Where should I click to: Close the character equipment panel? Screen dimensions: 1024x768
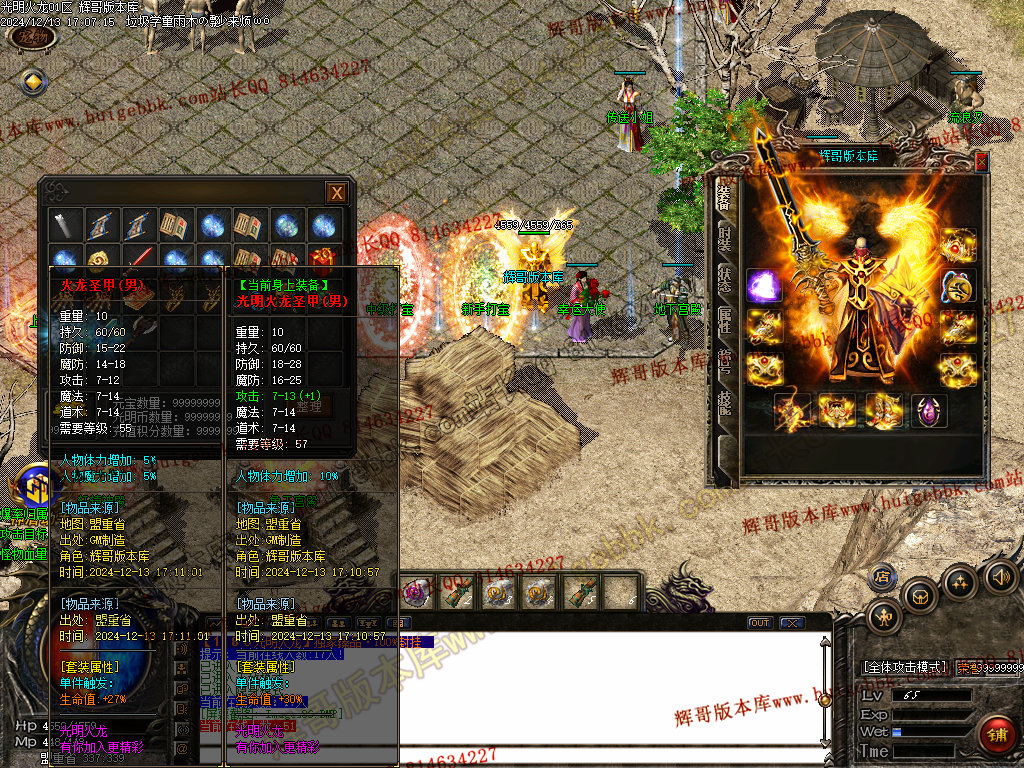pos(981,162)
